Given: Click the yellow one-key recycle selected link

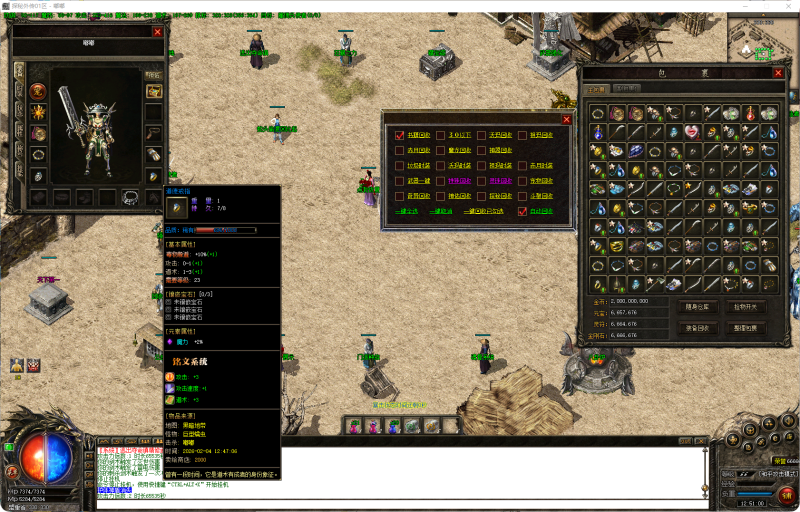Looking at the screenshot, I should (x=482, y=211).
